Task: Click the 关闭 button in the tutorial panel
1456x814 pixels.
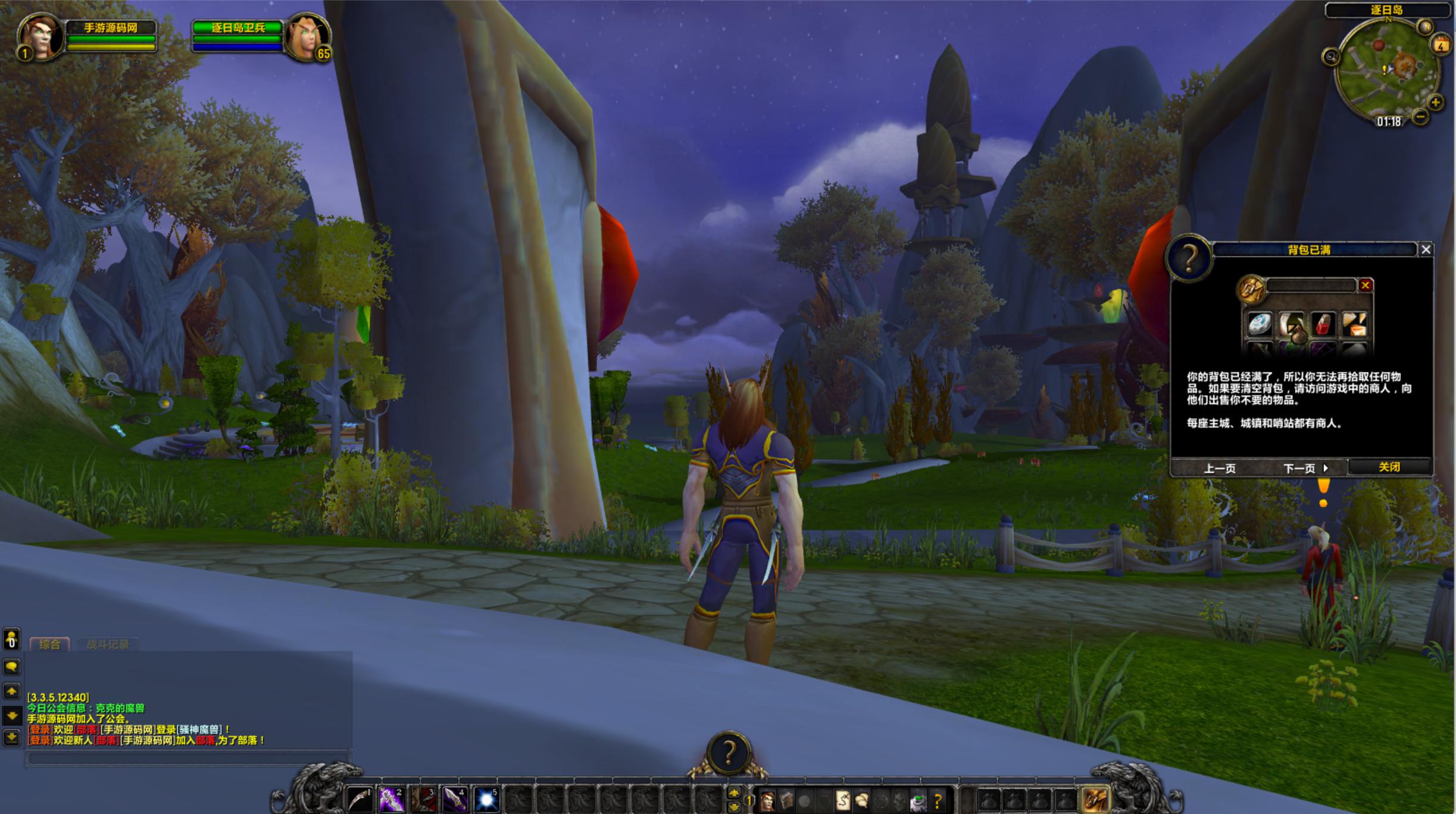Action: pyautogui.click(x=1389, y=467)
